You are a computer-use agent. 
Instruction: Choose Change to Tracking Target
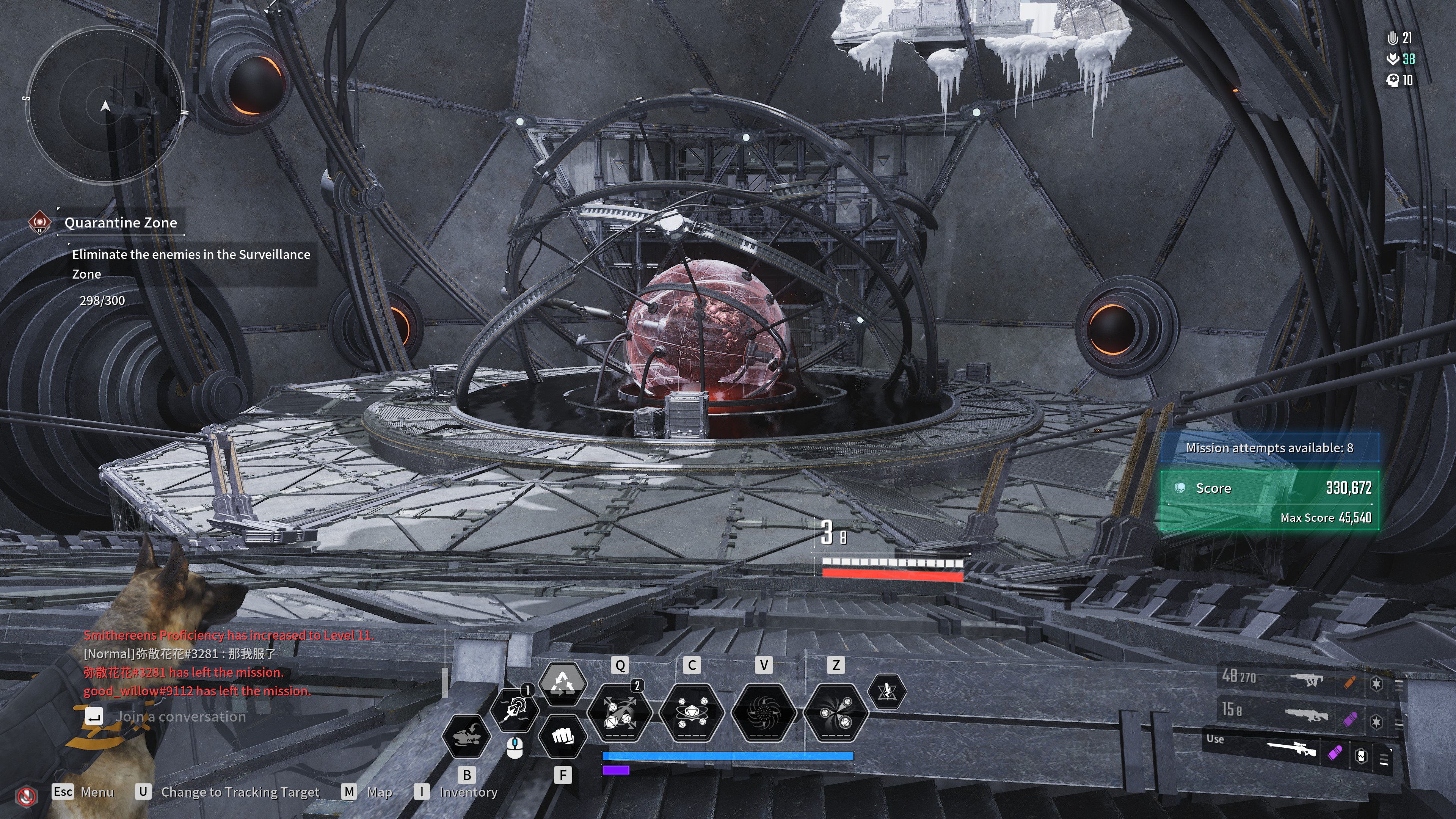tap(240, 792)
